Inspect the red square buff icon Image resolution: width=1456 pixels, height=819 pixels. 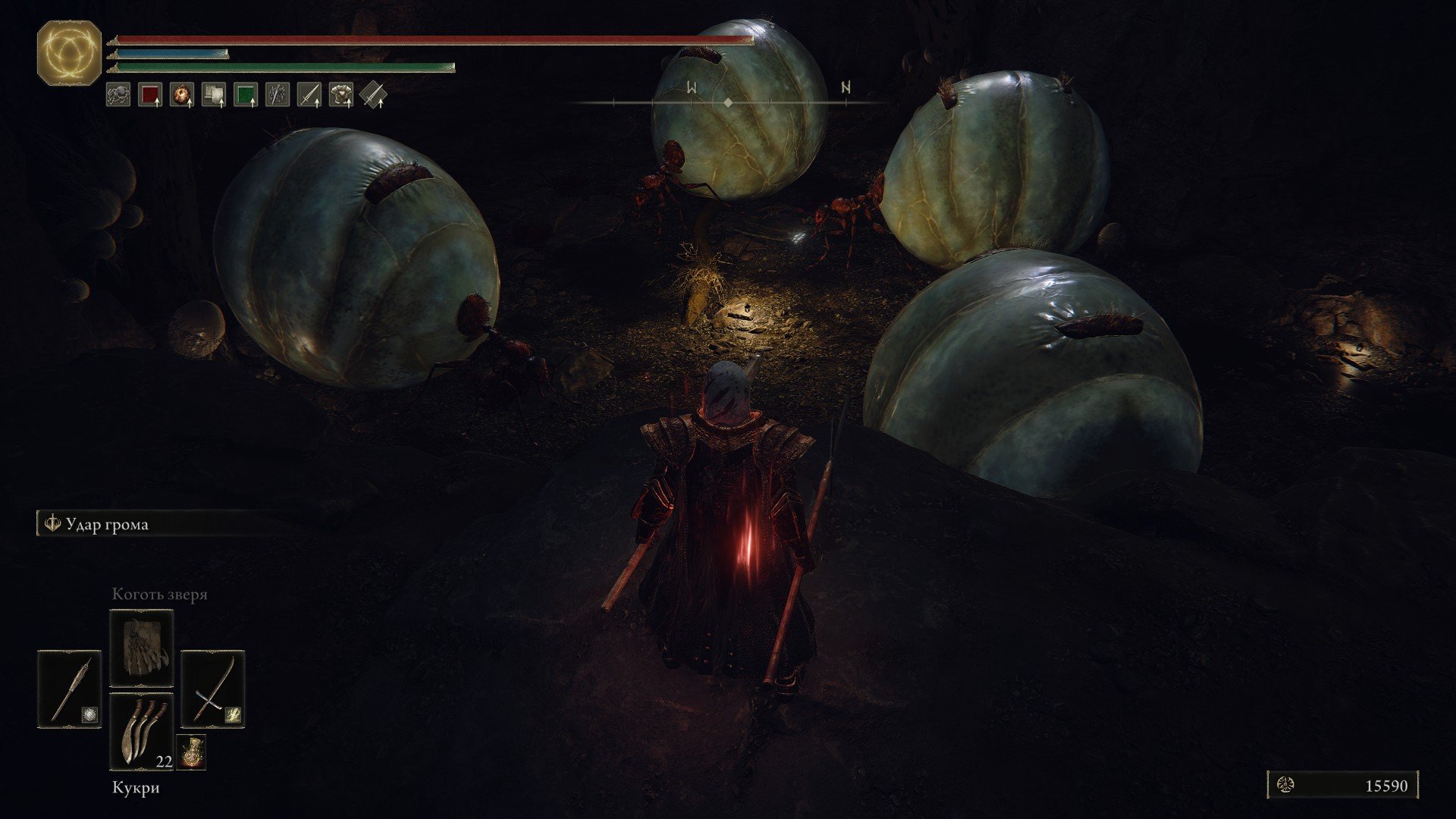[150, 95]
